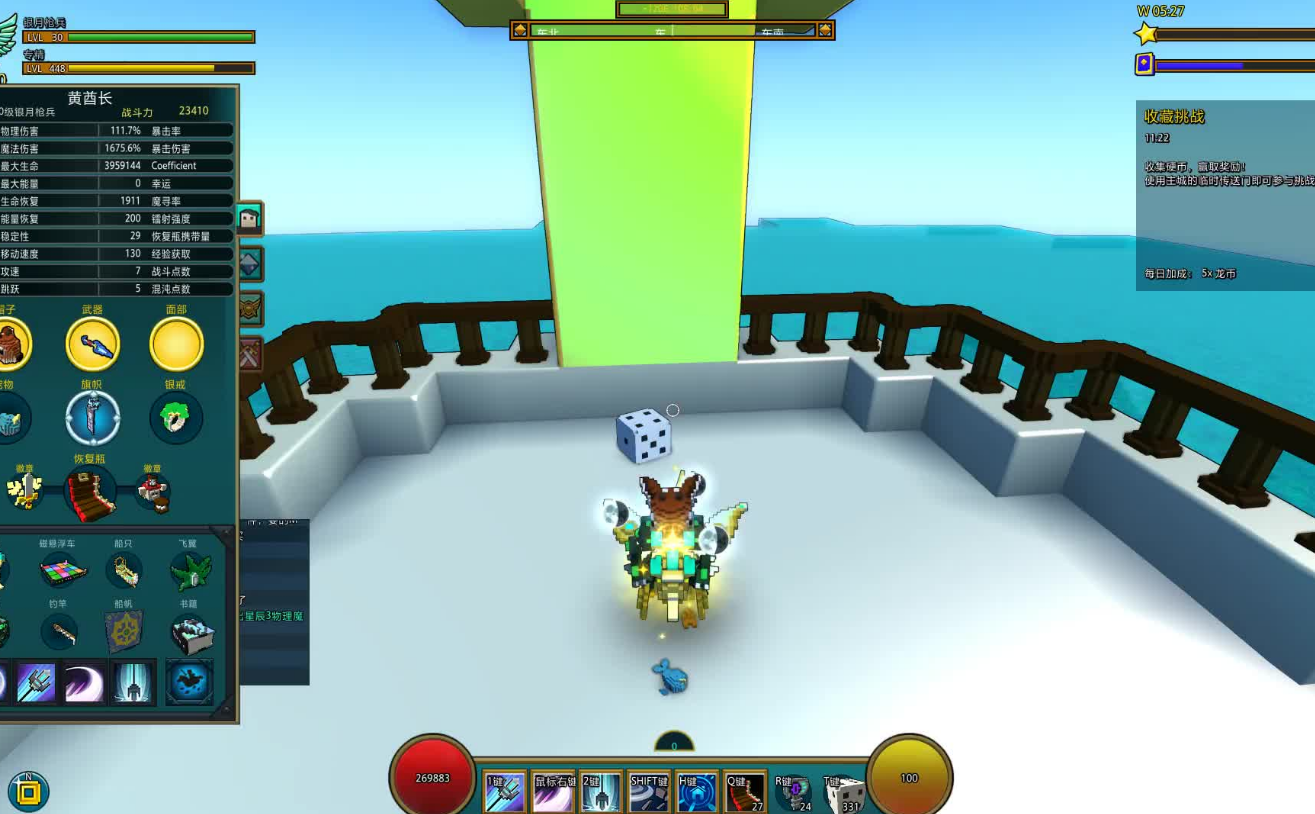Choose the ring (银戒) slot
This screenshot has width=1315, height=814.
coord(176,418)
